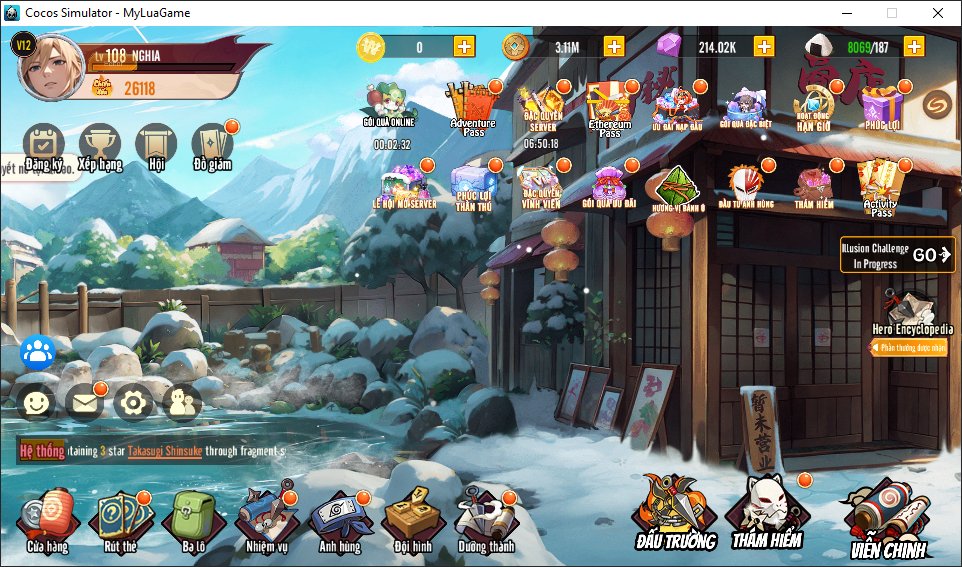Add more purple gems

click(x=764, y=46)
